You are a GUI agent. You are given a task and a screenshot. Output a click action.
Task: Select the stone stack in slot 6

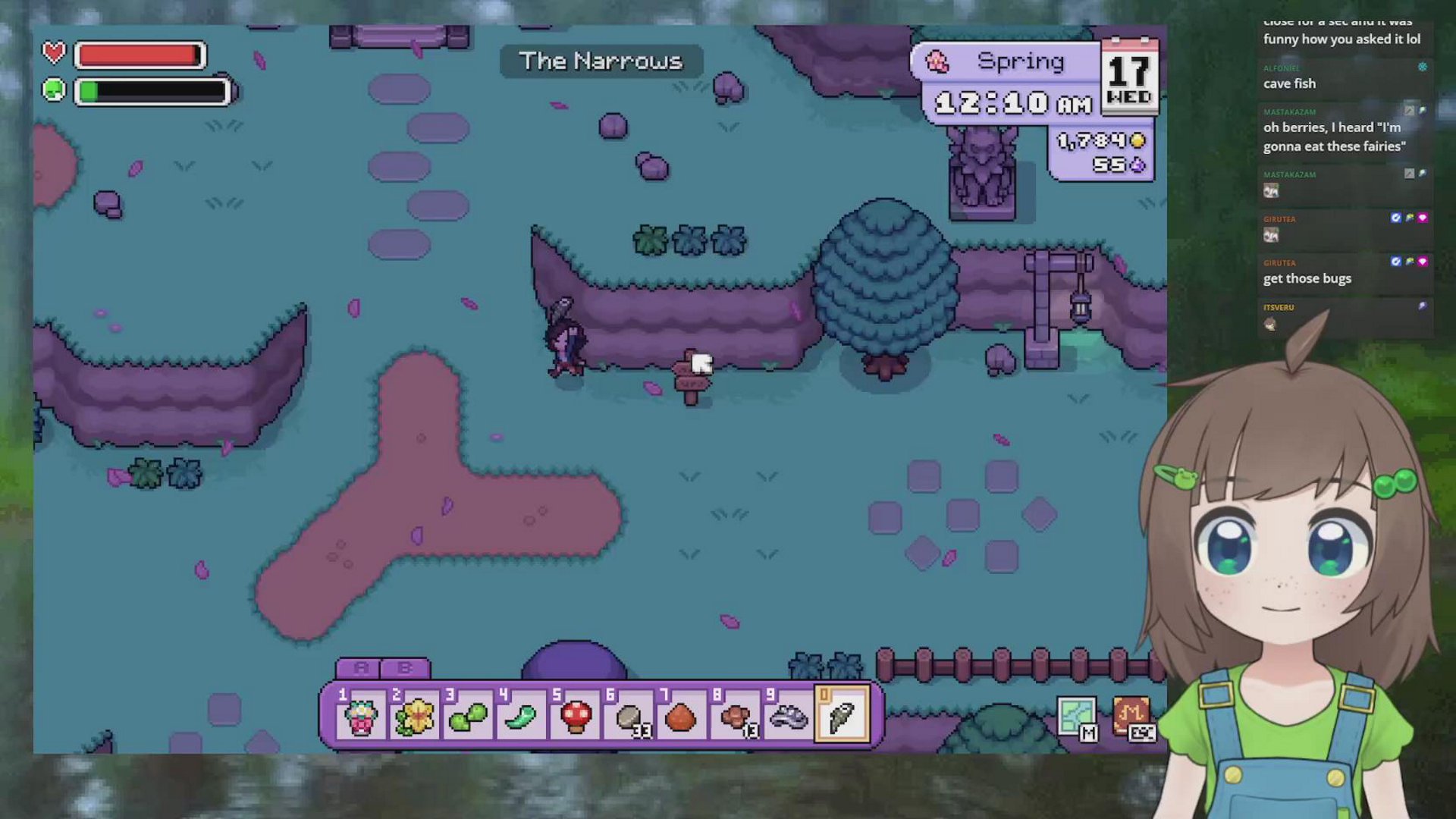click(x=629, y=716)
